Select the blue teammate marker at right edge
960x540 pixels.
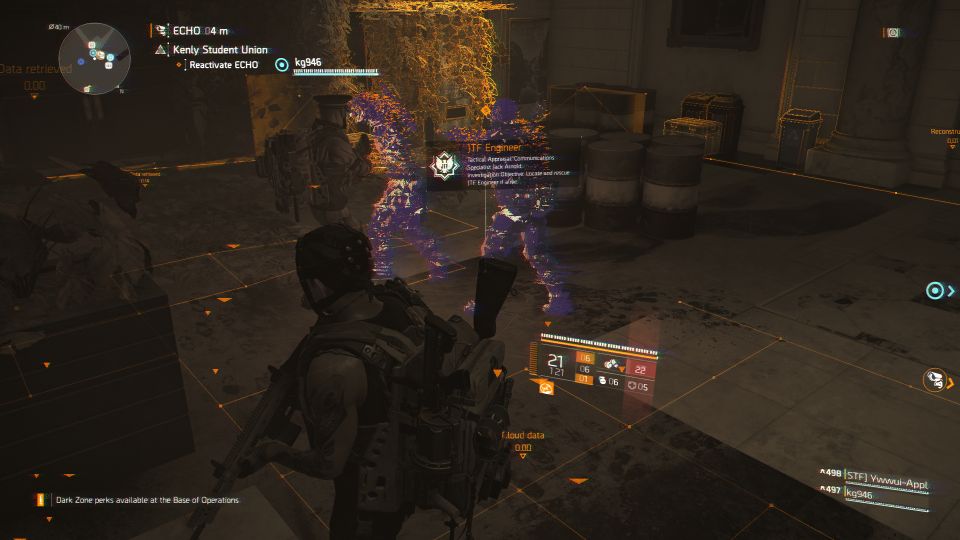[x=935, y=290]
